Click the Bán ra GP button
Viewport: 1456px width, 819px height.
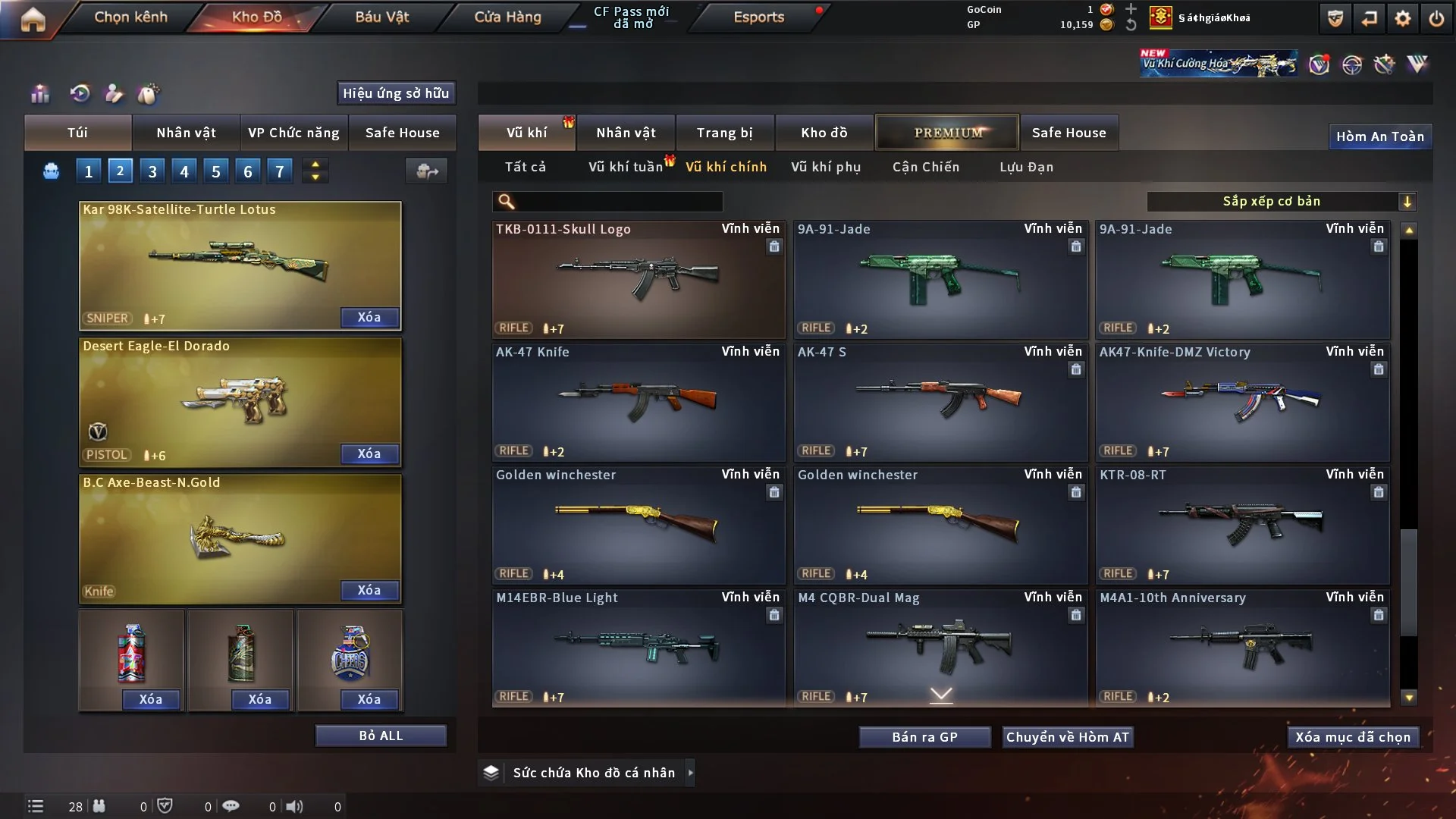coord(924,737)
